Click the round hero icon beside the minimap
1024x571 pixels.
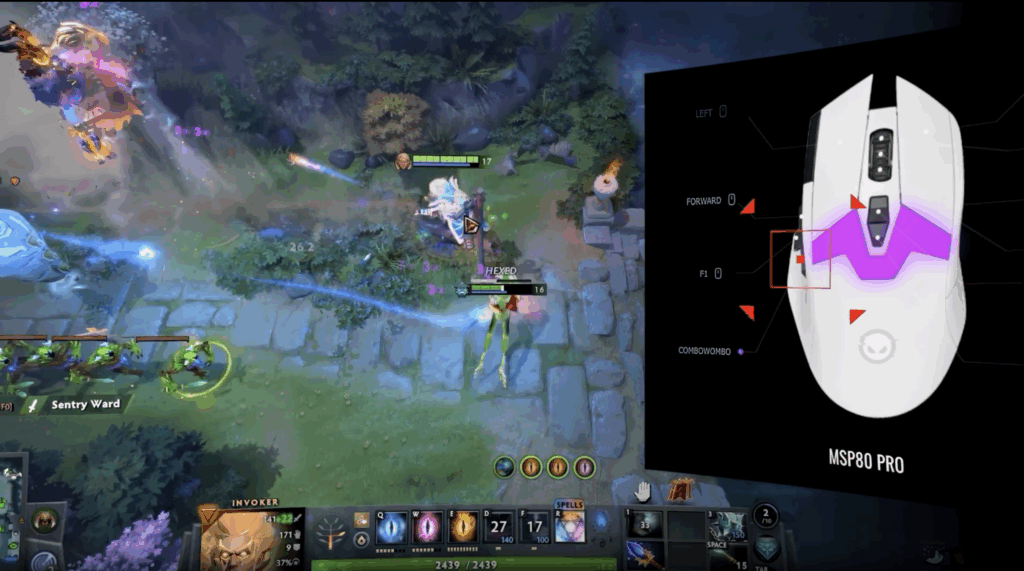tap(44, 520)
